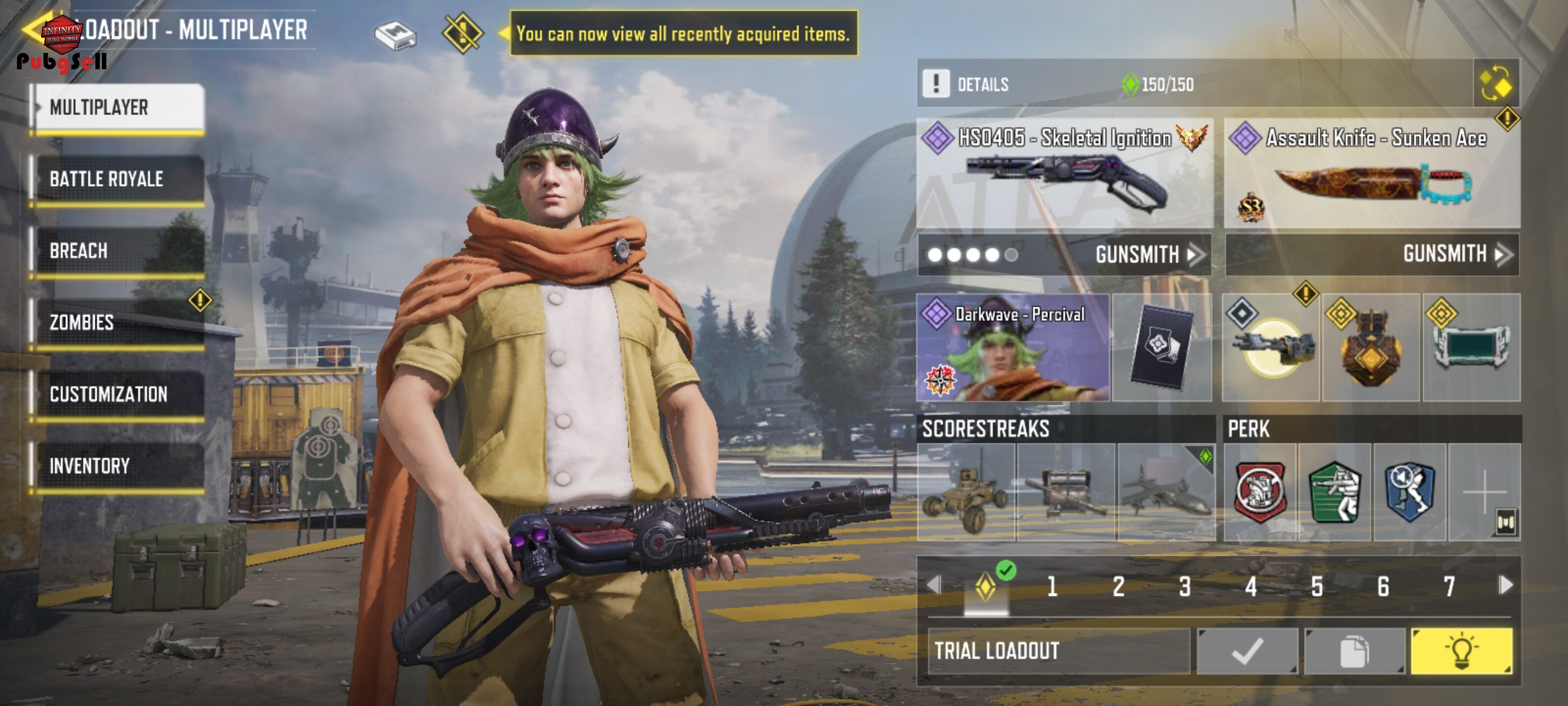The image size is (1568, 706).
Task: Open the Customization menu
Action: click(119, 394)
